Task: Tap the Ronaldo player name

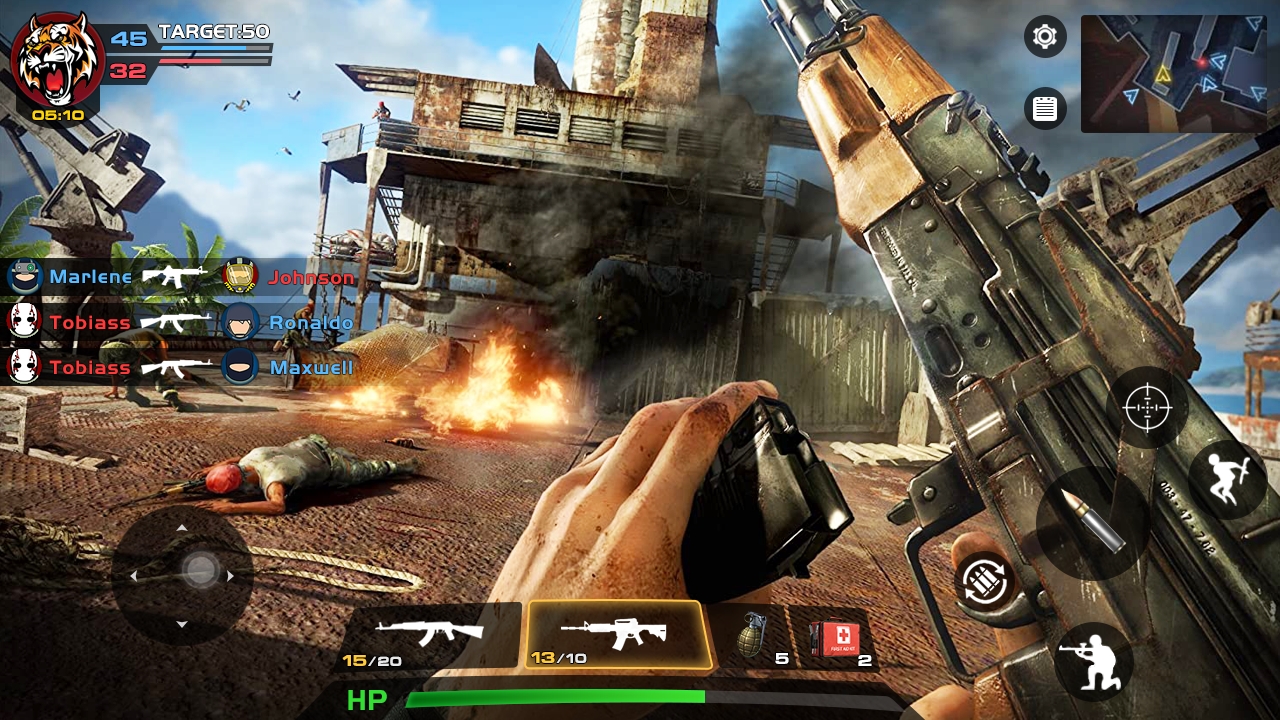Action: pos(310,322)
